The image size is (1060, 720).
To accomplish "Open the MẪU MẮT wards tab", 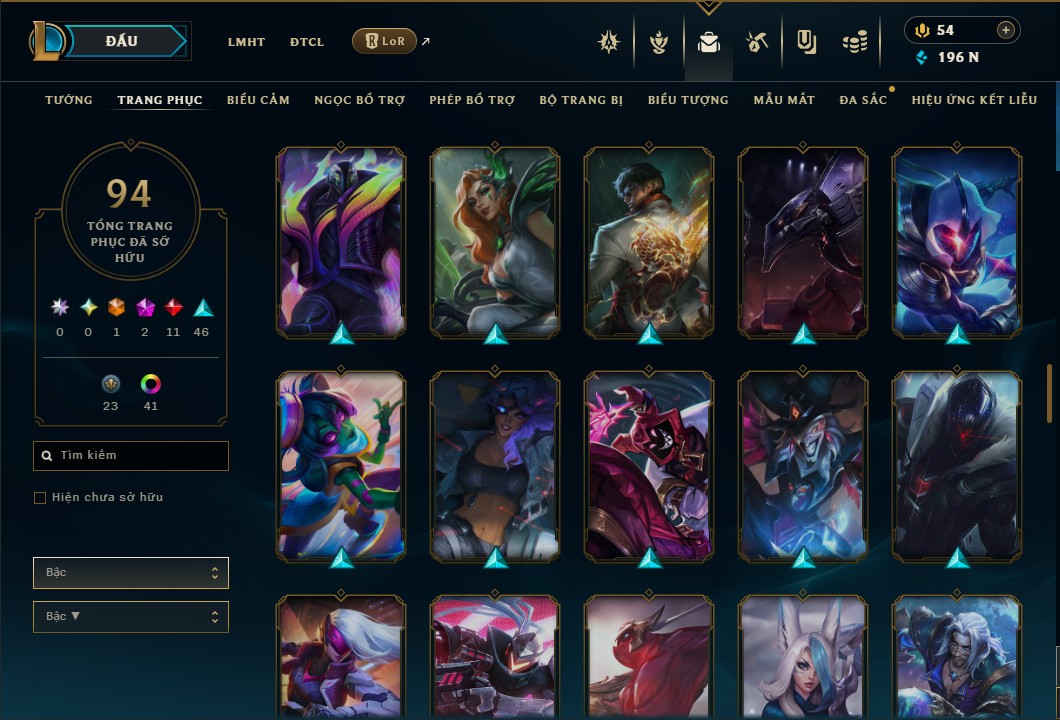I will click(x=784, y=100).
